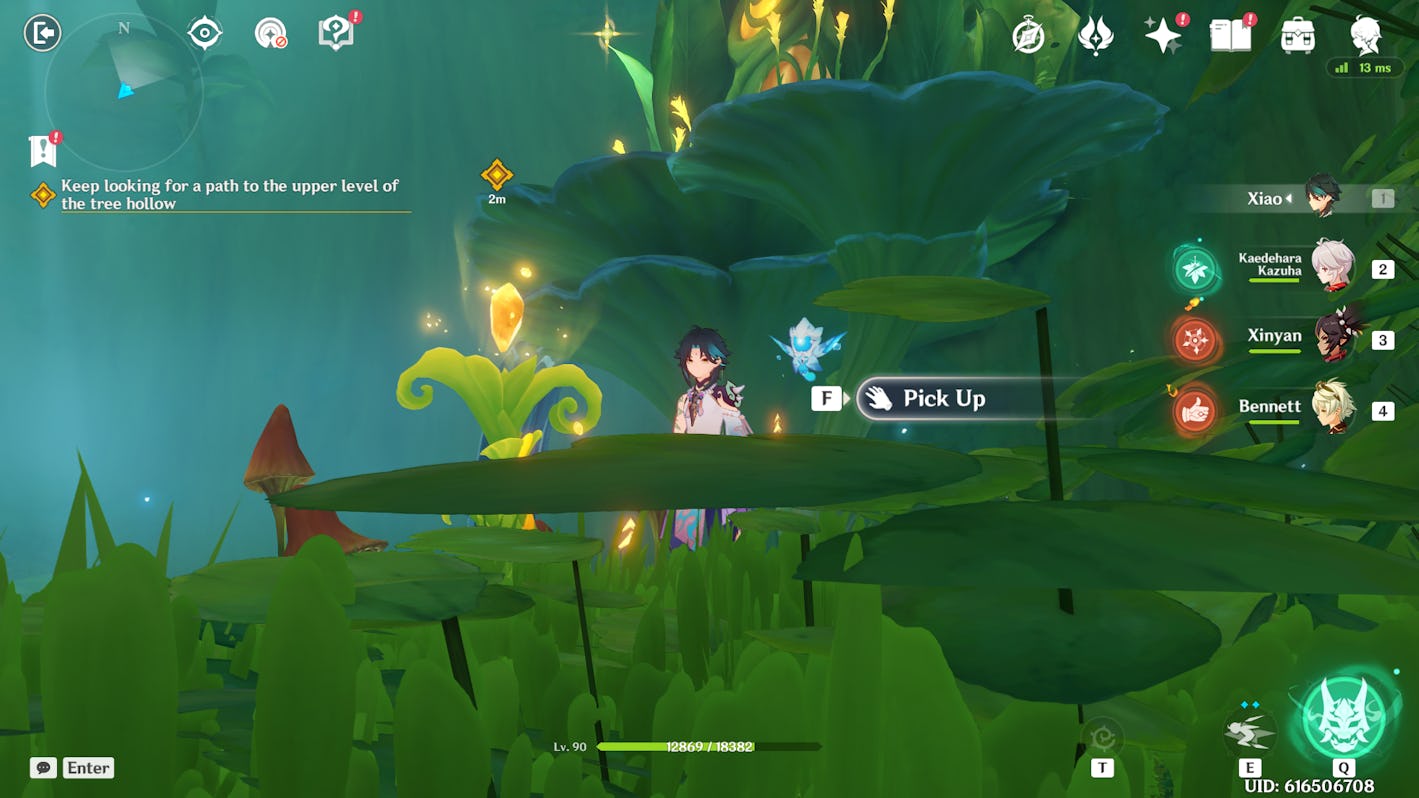Open the four-pointed star wish icon
The width and height of the screenshot is (1419, 798).
[1163, 36]
